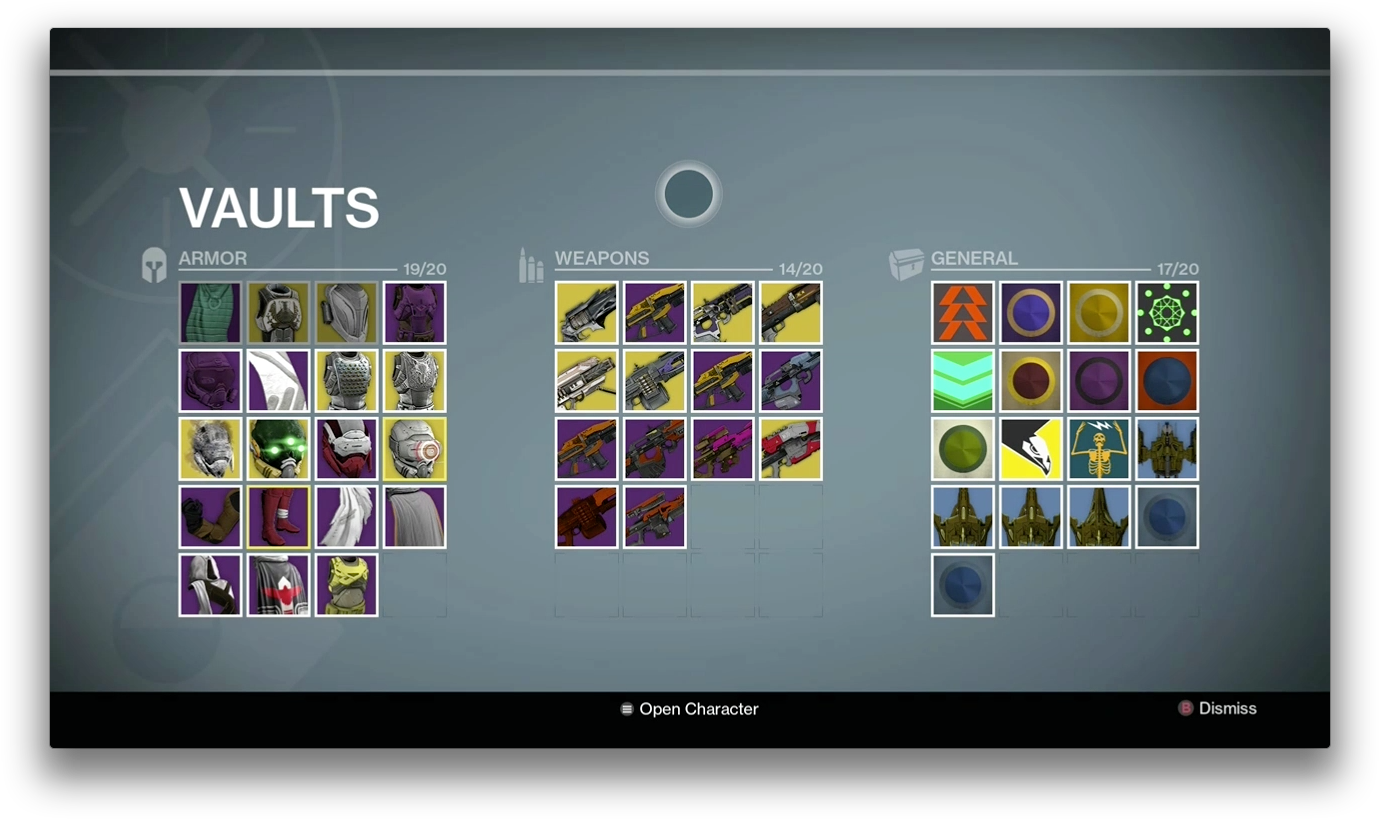Select the exotic machine gun with ammo belt
Viewport: 1379px width, 819px height.
pyautogui.click(x=654, y=381)
